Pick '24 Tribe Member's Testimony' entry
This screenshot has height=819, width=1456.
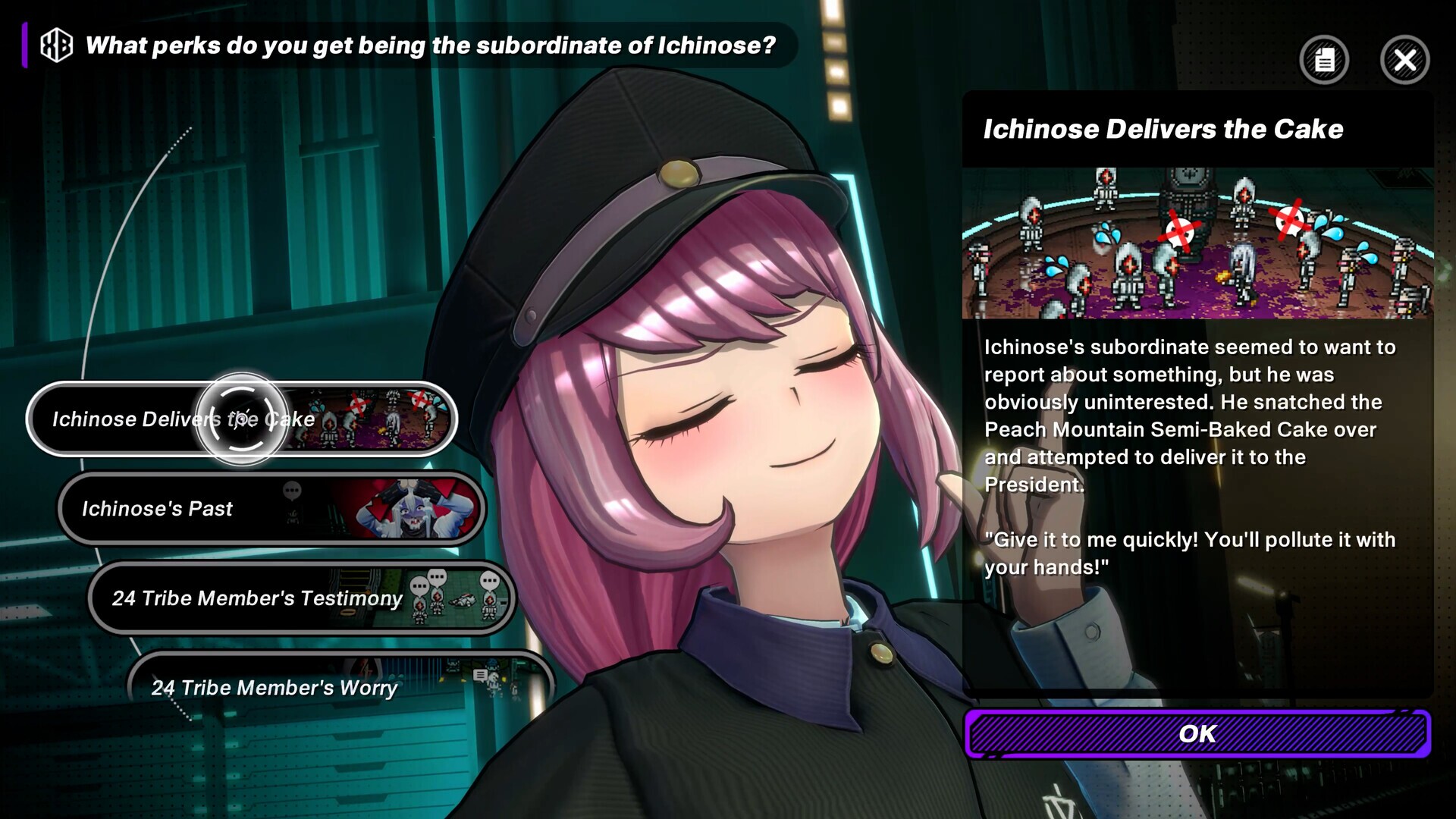pos(301,598)
